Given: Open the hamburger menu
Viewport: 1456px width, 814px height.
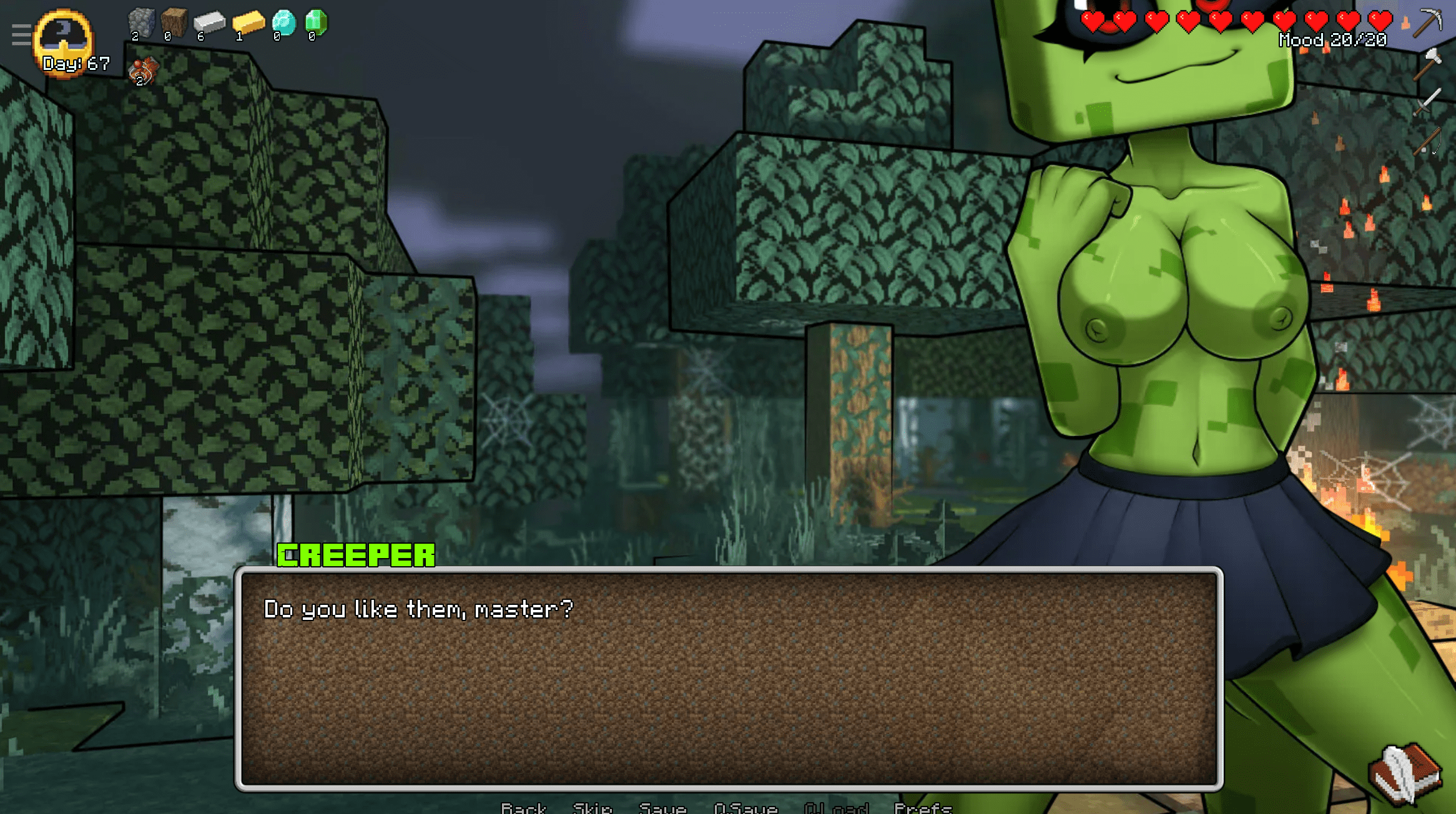Looking at the screenshot, I should 21,35.
